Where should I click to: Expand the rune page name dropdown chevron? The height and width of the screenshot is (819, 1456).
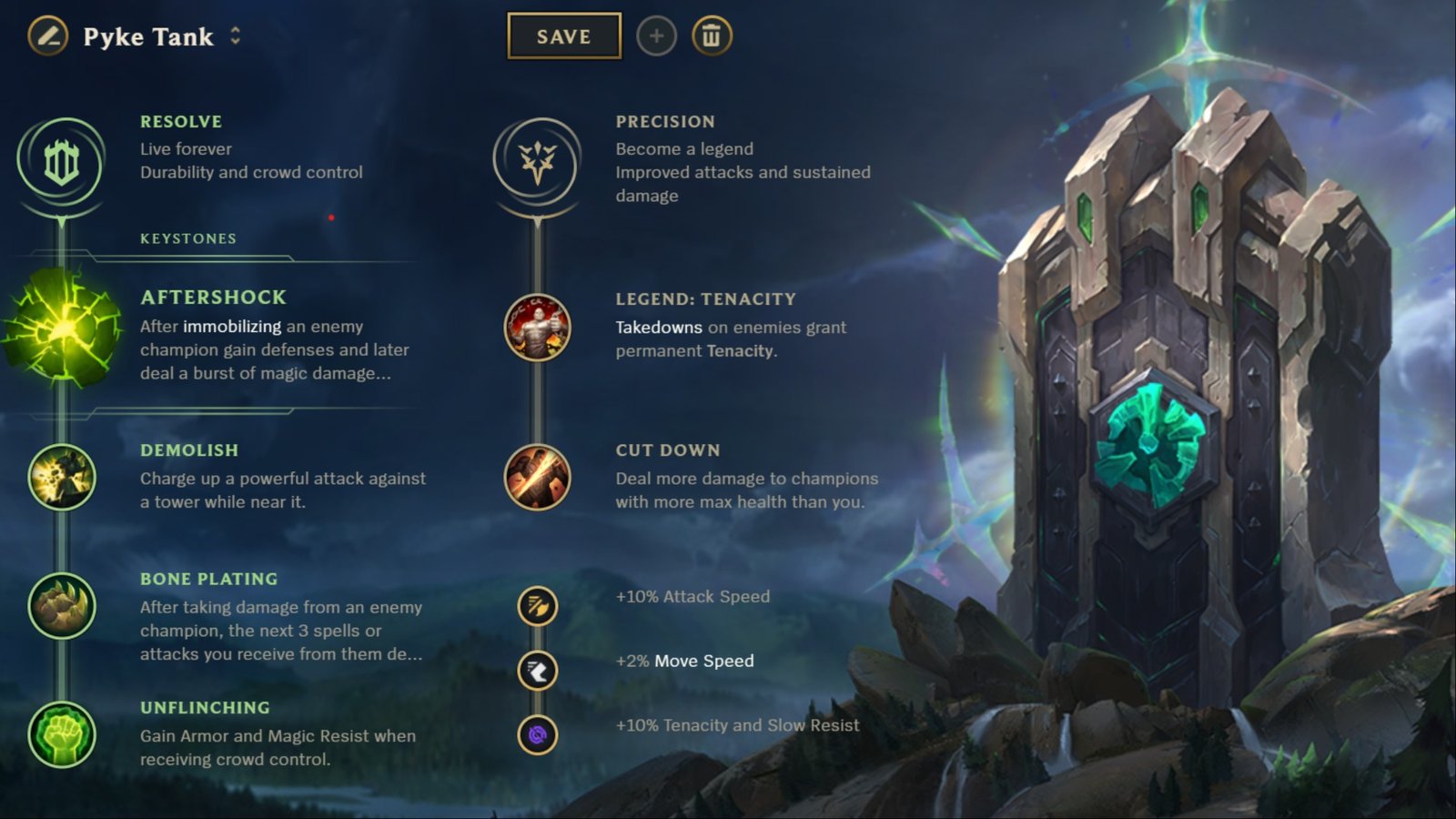coord(235,37)
